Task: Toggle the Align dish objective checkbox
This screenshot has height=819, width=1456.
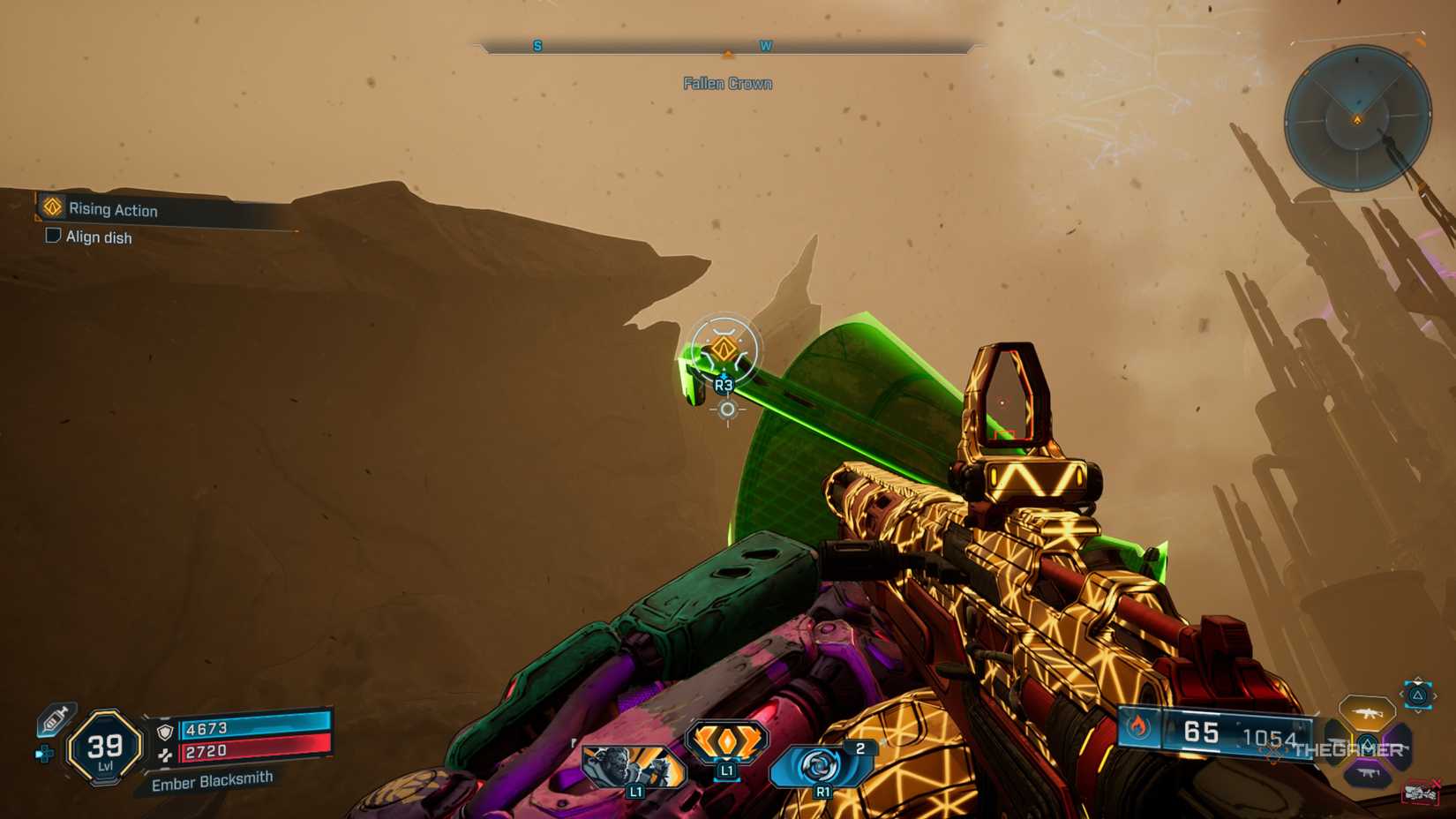Action: click(53, 236)
